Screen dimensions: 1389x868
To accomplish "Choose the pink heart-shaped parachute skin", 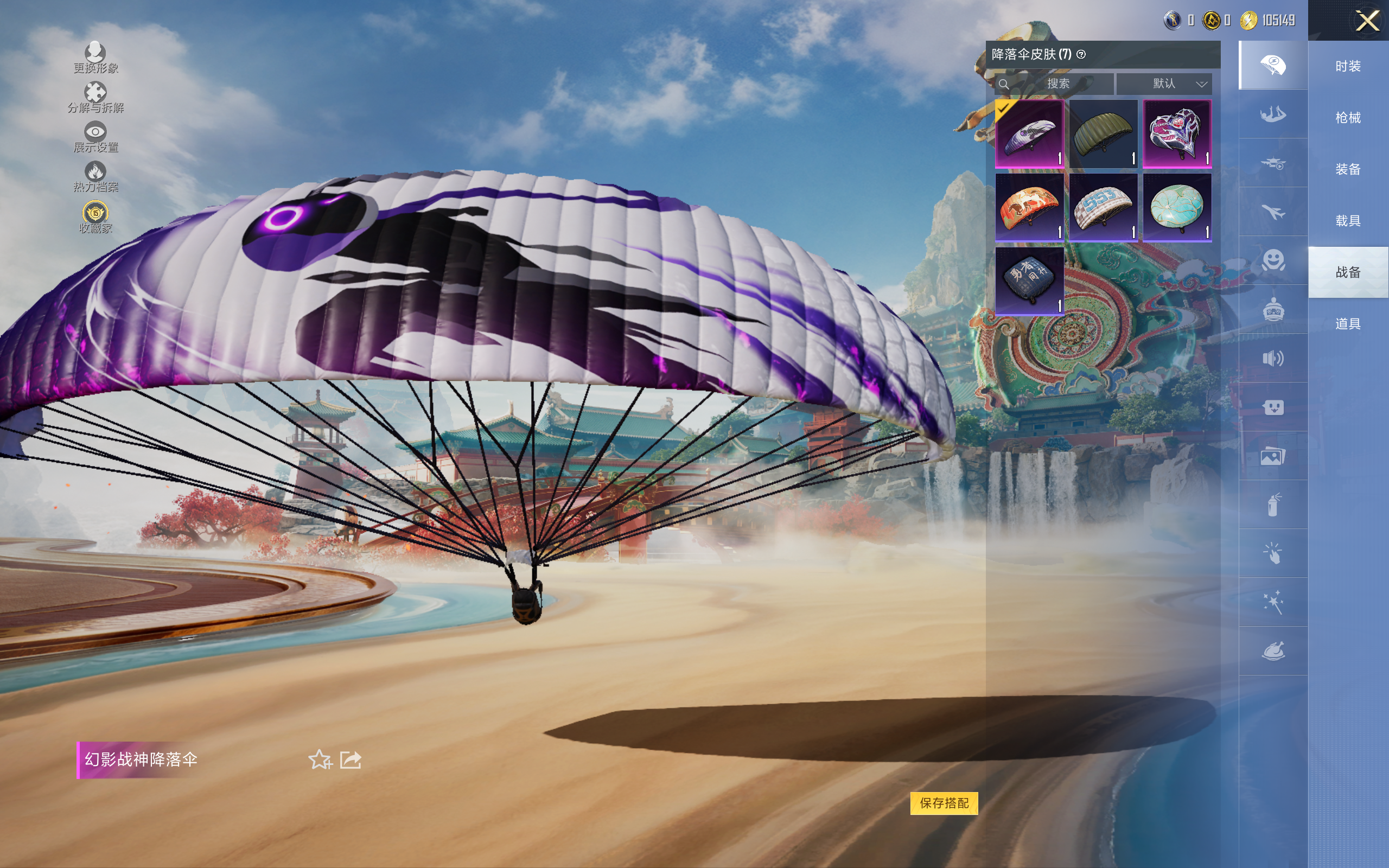I will pyautogui.click(x=1177, y=134).
